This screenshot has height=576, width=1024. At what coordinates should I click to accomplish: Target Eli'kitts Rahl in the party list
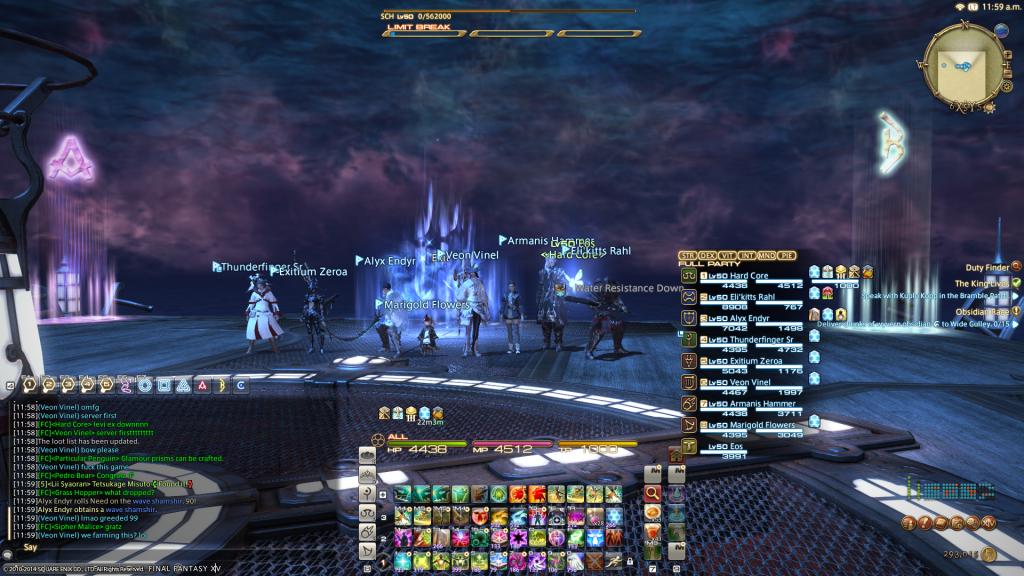(x=741, y=296)
